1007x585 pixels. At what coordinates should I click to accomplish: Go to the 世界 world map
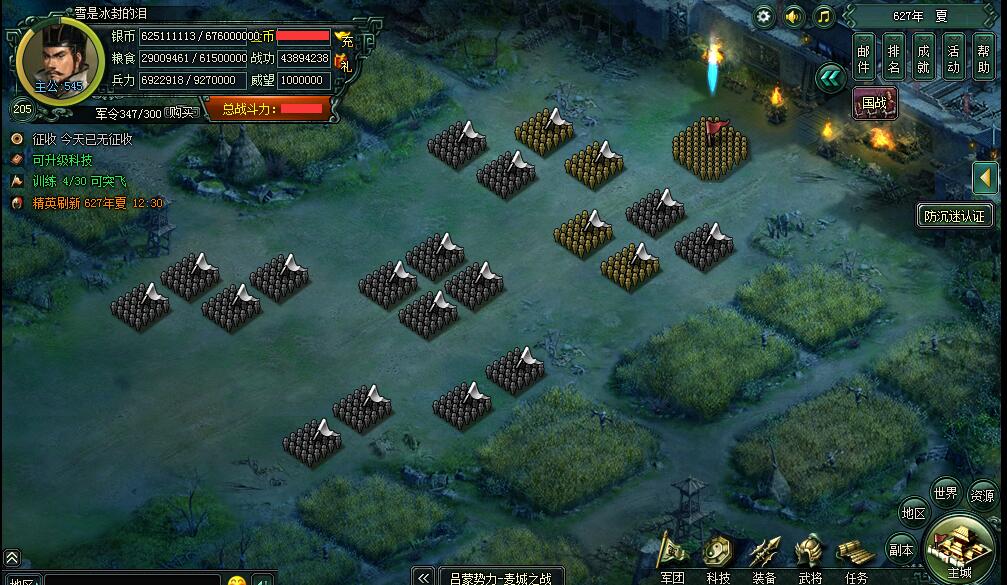tap(945, 492)
